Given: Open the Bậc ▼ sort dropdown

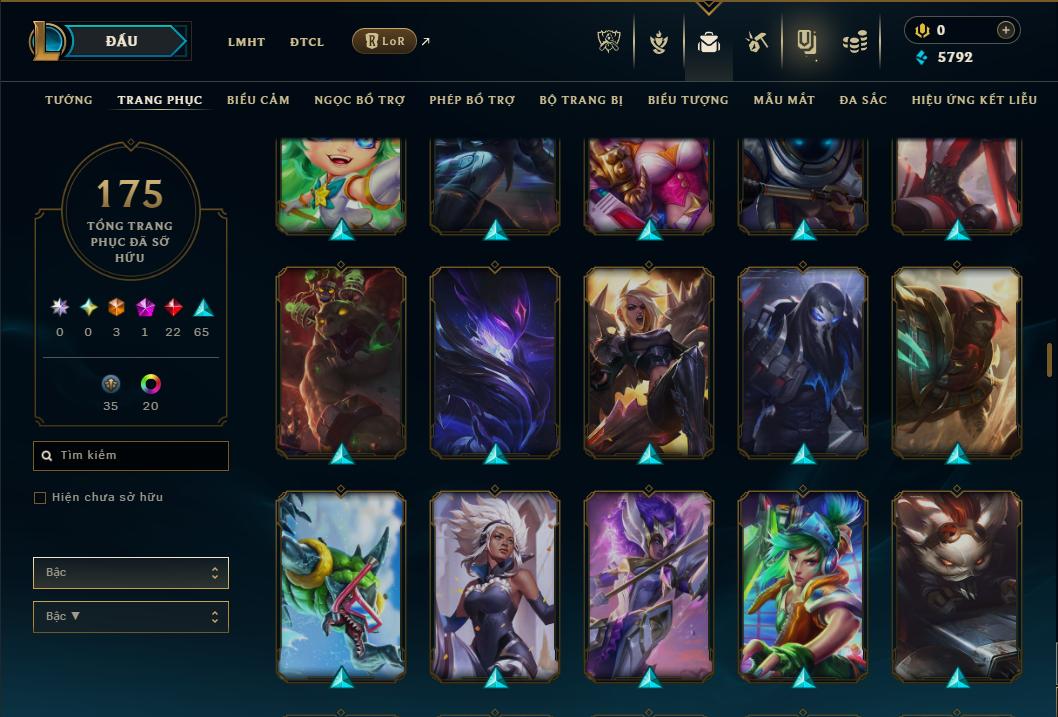Looking at the screenshot, I should point(131,616).
